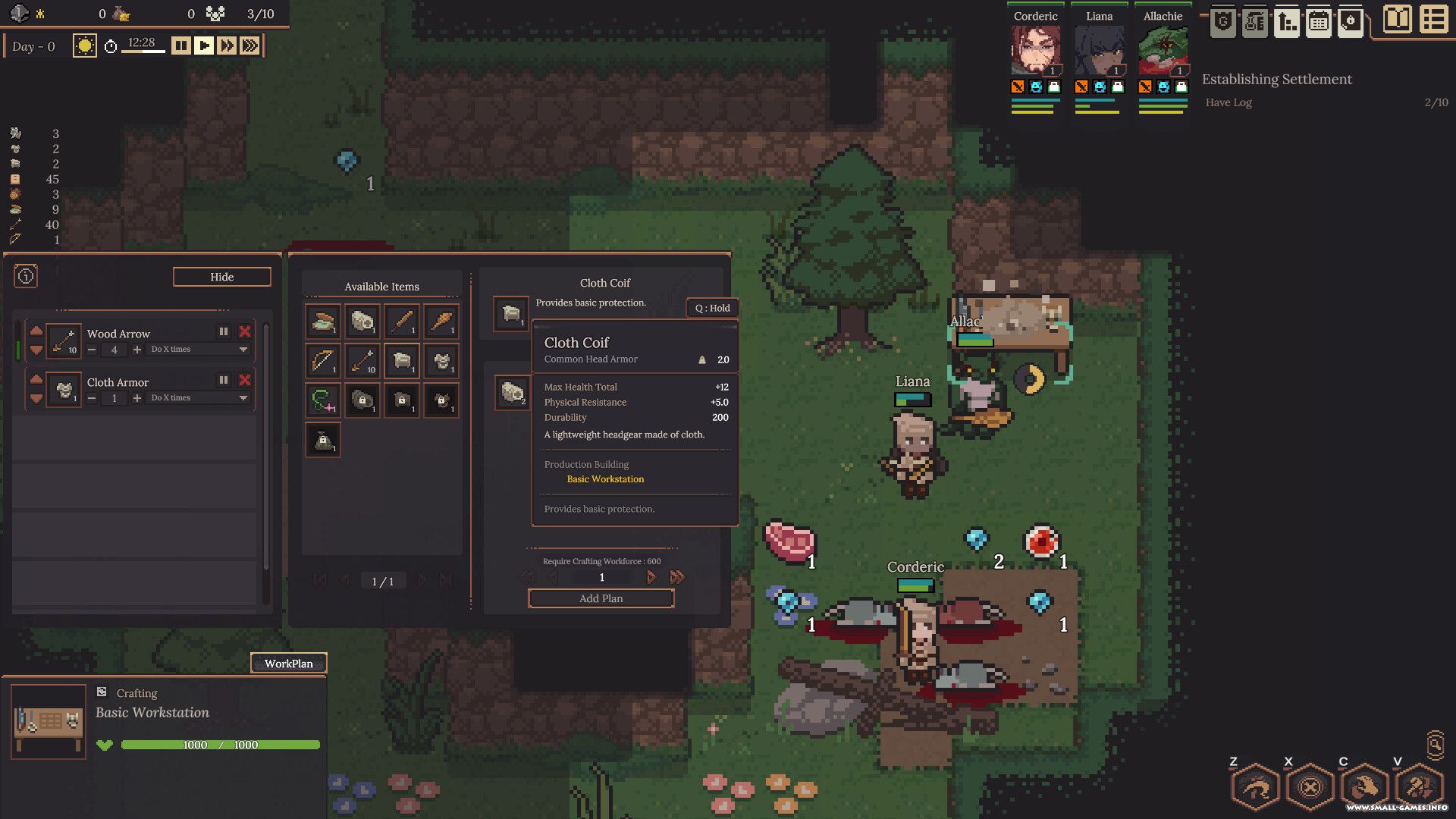Choose the green whip recipe slot
Viewport: 1456px width, 819px height.
(323, 400)
